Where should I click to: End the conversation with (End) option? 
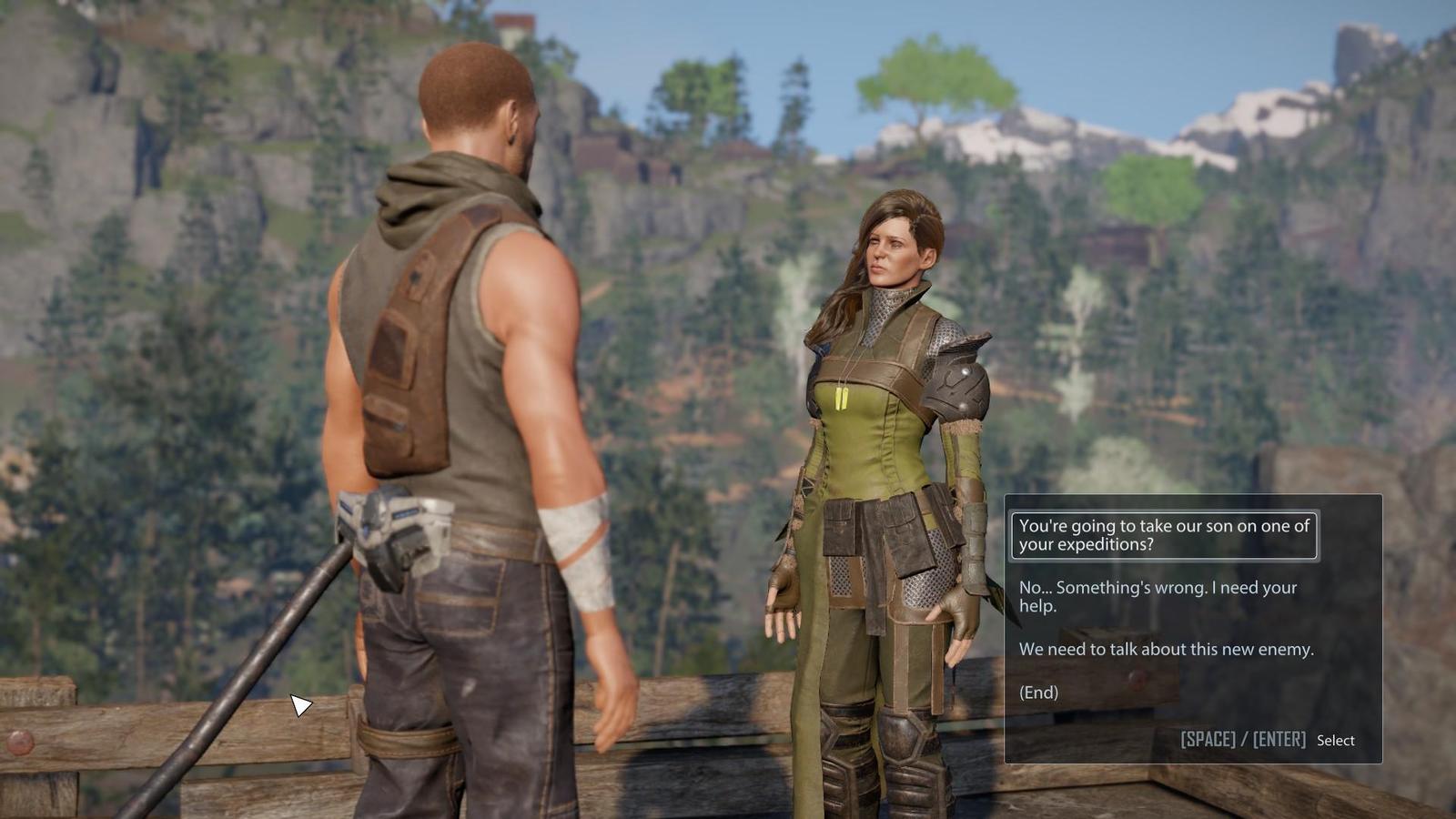pyautogui.click(x=1038, y=693)
